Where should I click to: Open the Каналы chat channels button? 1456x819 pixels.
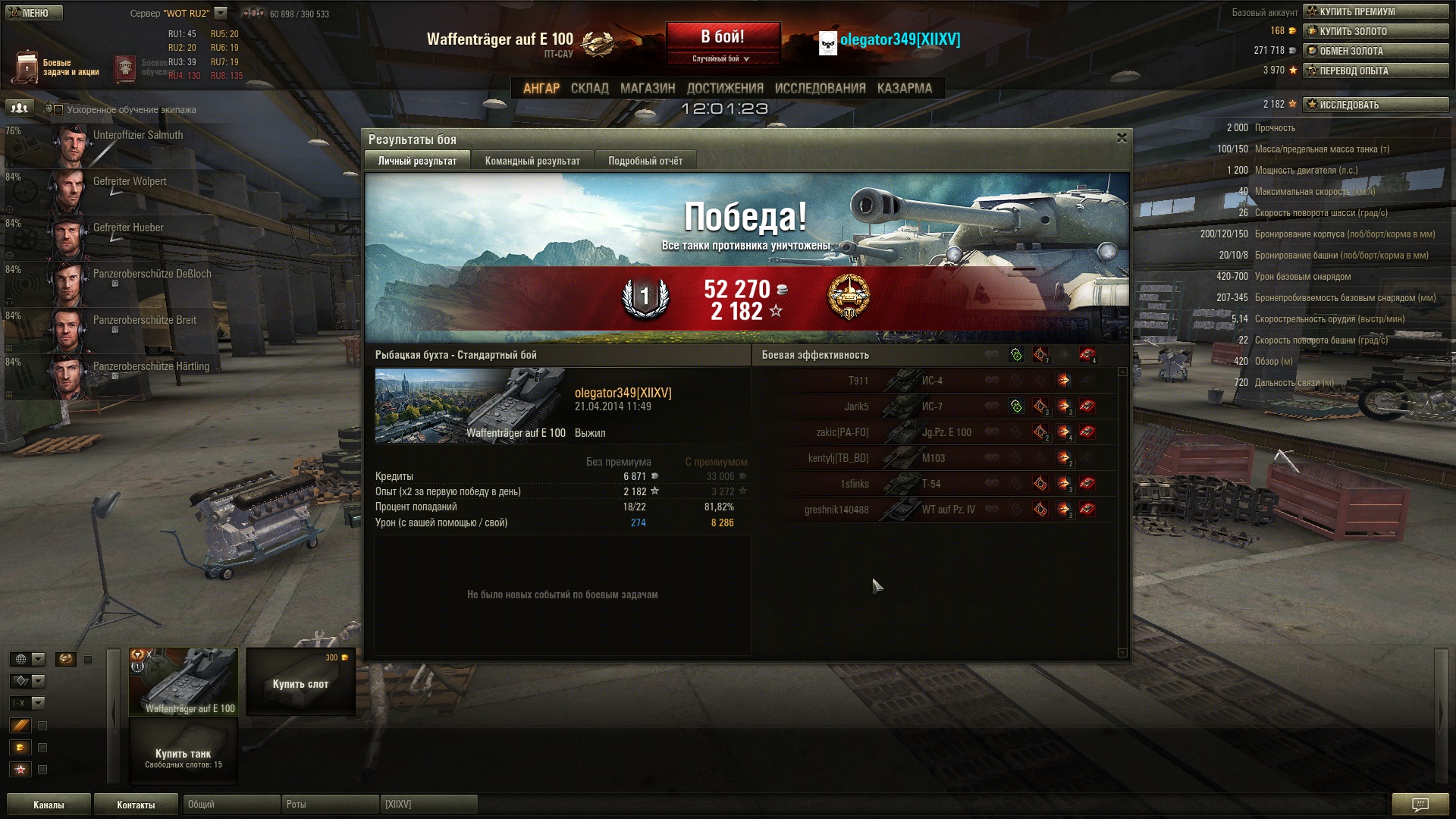click(49, 805)
